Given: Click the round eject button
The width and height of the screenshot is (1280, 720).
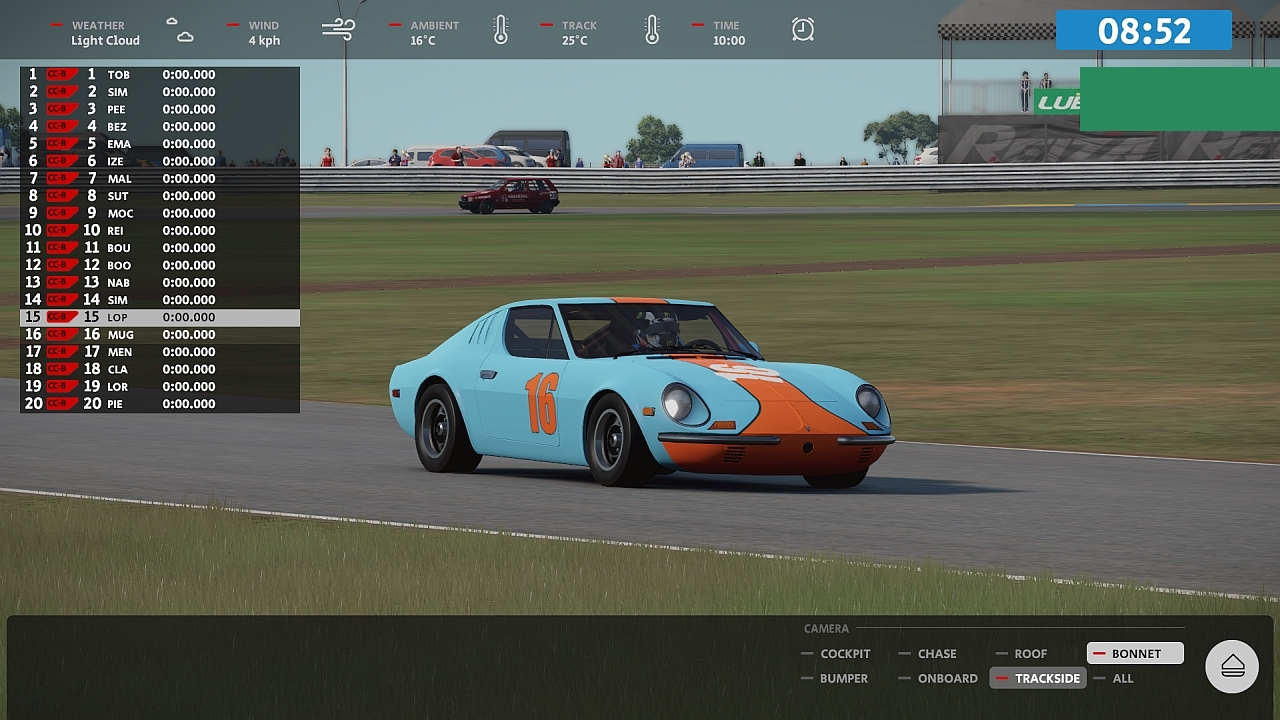Looking at the screenshot, I should (1232, 666).
